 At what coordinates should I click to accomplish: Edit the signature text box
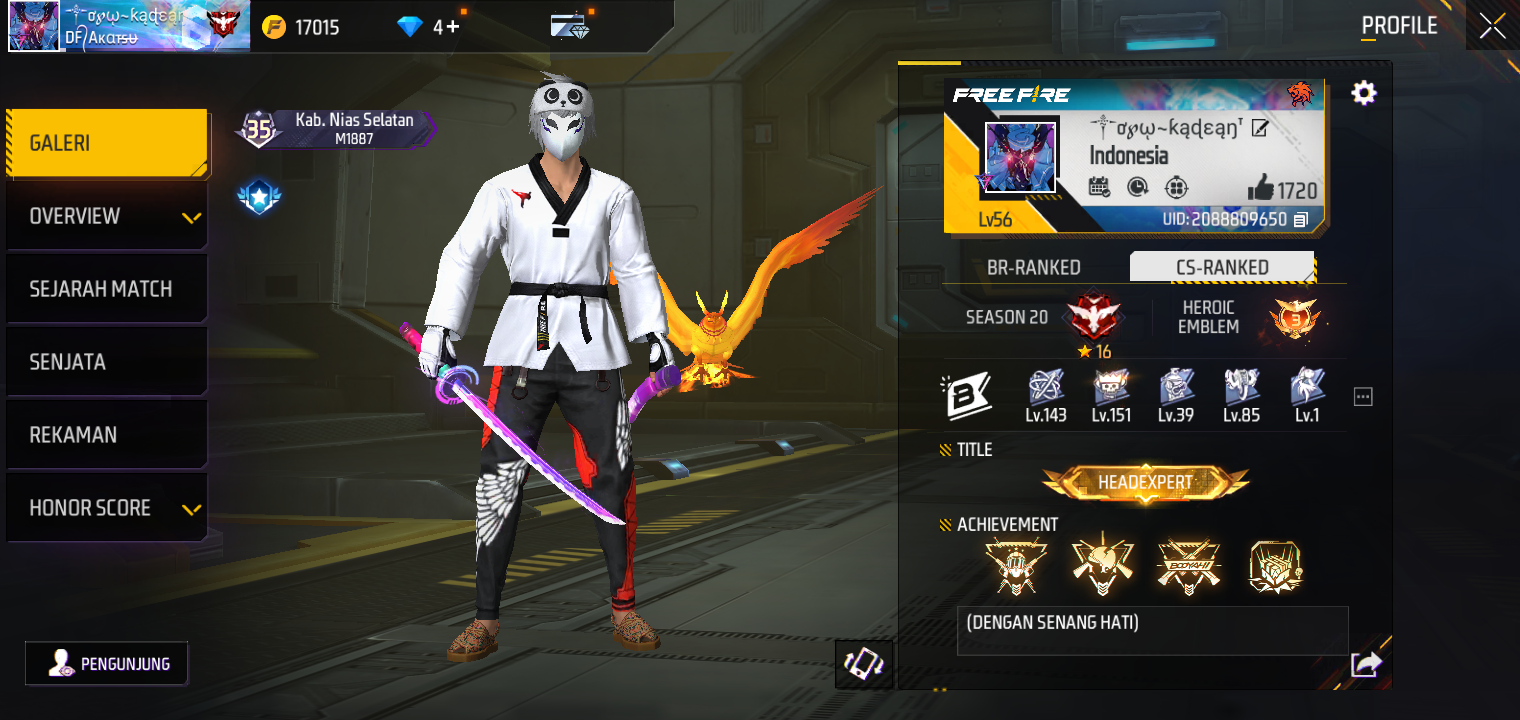(1152, 630)
